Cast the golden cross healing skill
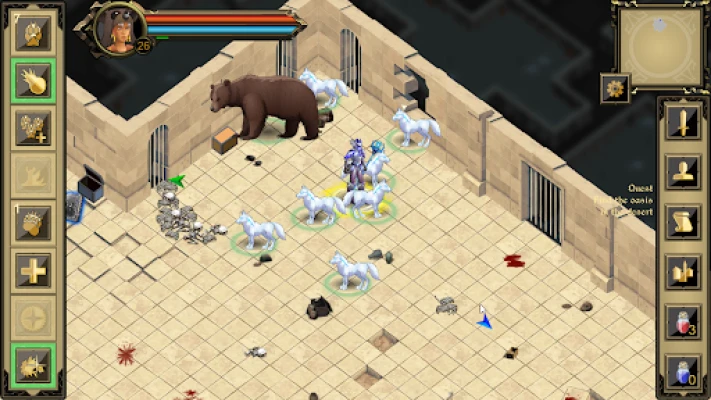The width and height of the screenshot is (711, 400). (x=33, y=270)
